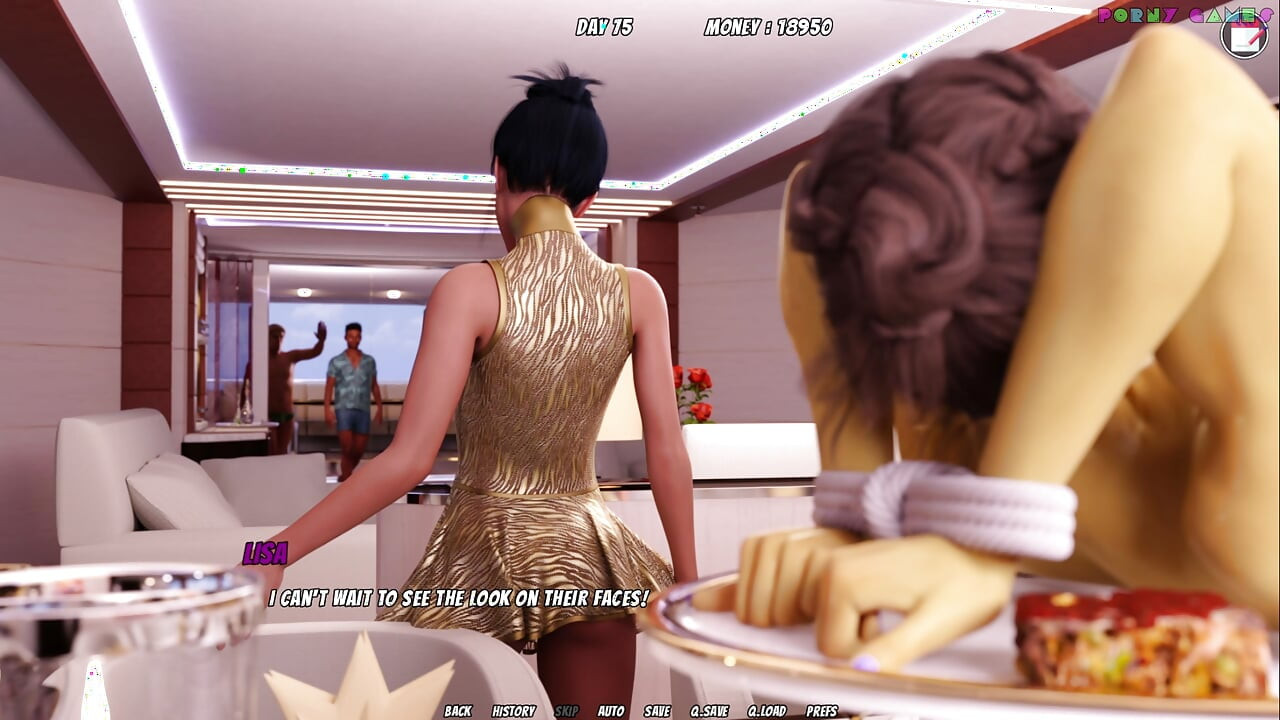The width and height of the screenshot is (1280, 720).
Task: Open the Save menu
Action: [657, 711]
